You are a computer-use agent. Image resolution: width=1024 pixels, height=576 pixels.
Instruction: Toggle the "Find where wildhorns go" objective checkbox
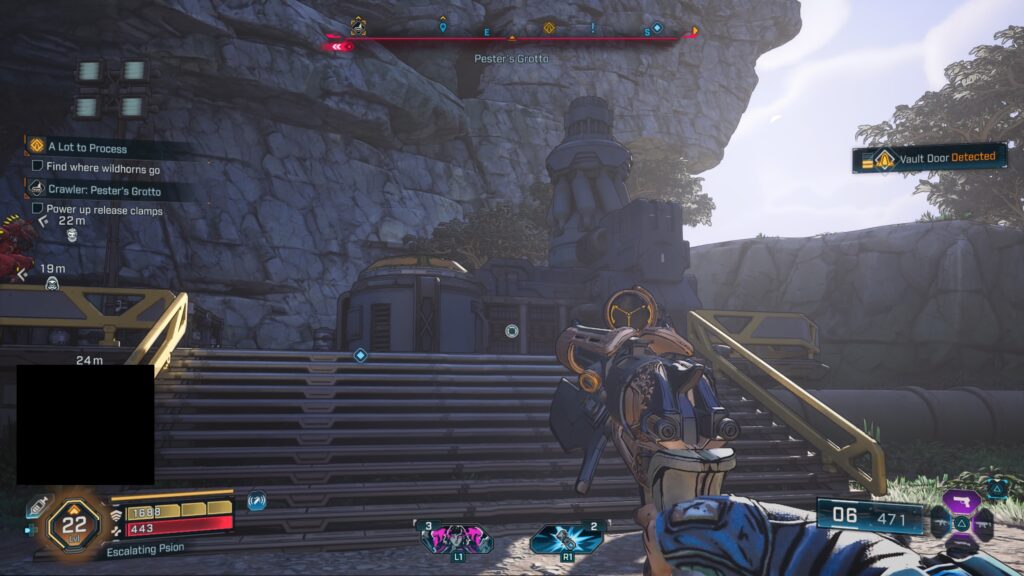(38, 167)
